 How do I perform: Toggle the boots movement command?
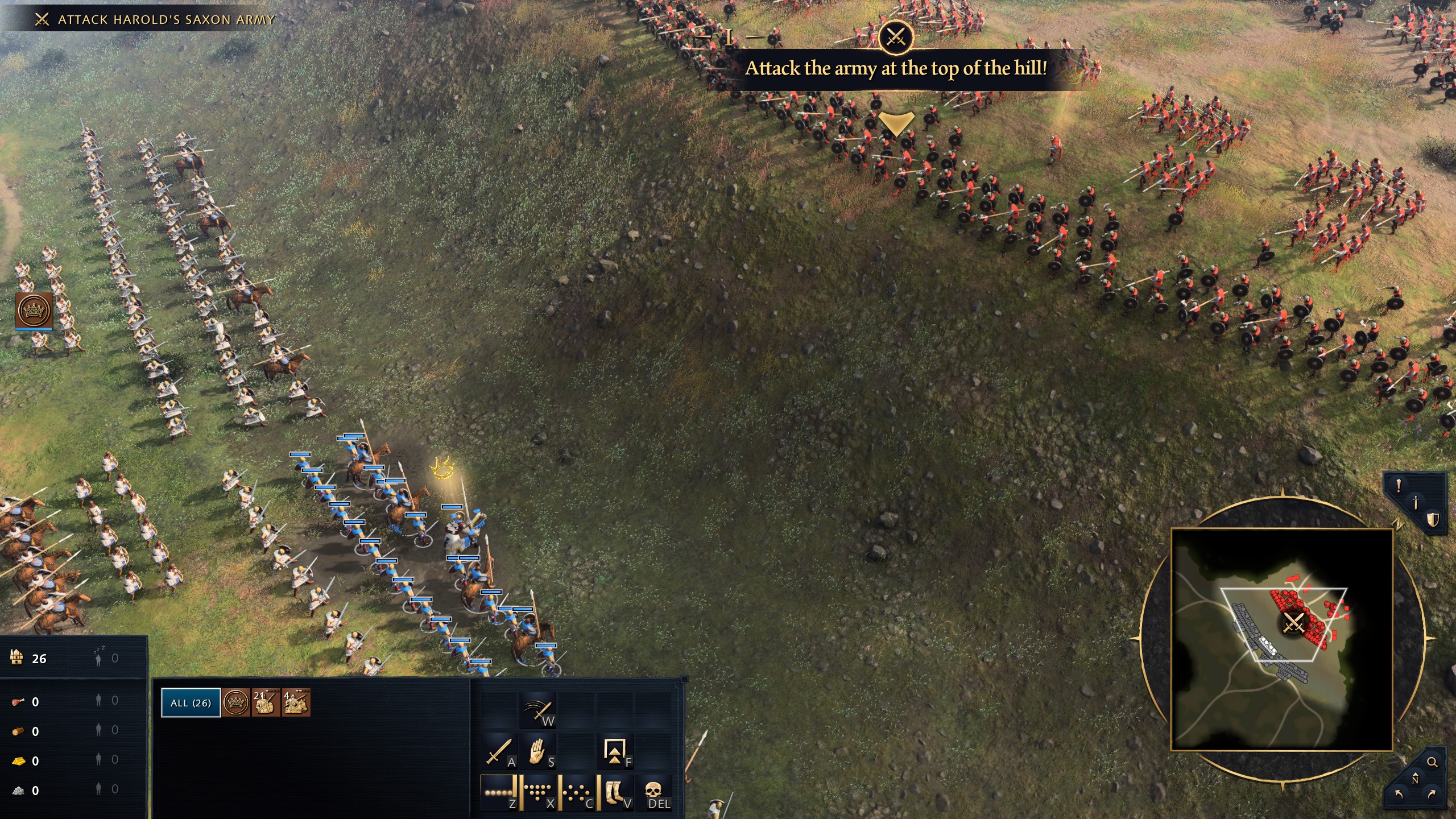[615, 792]
